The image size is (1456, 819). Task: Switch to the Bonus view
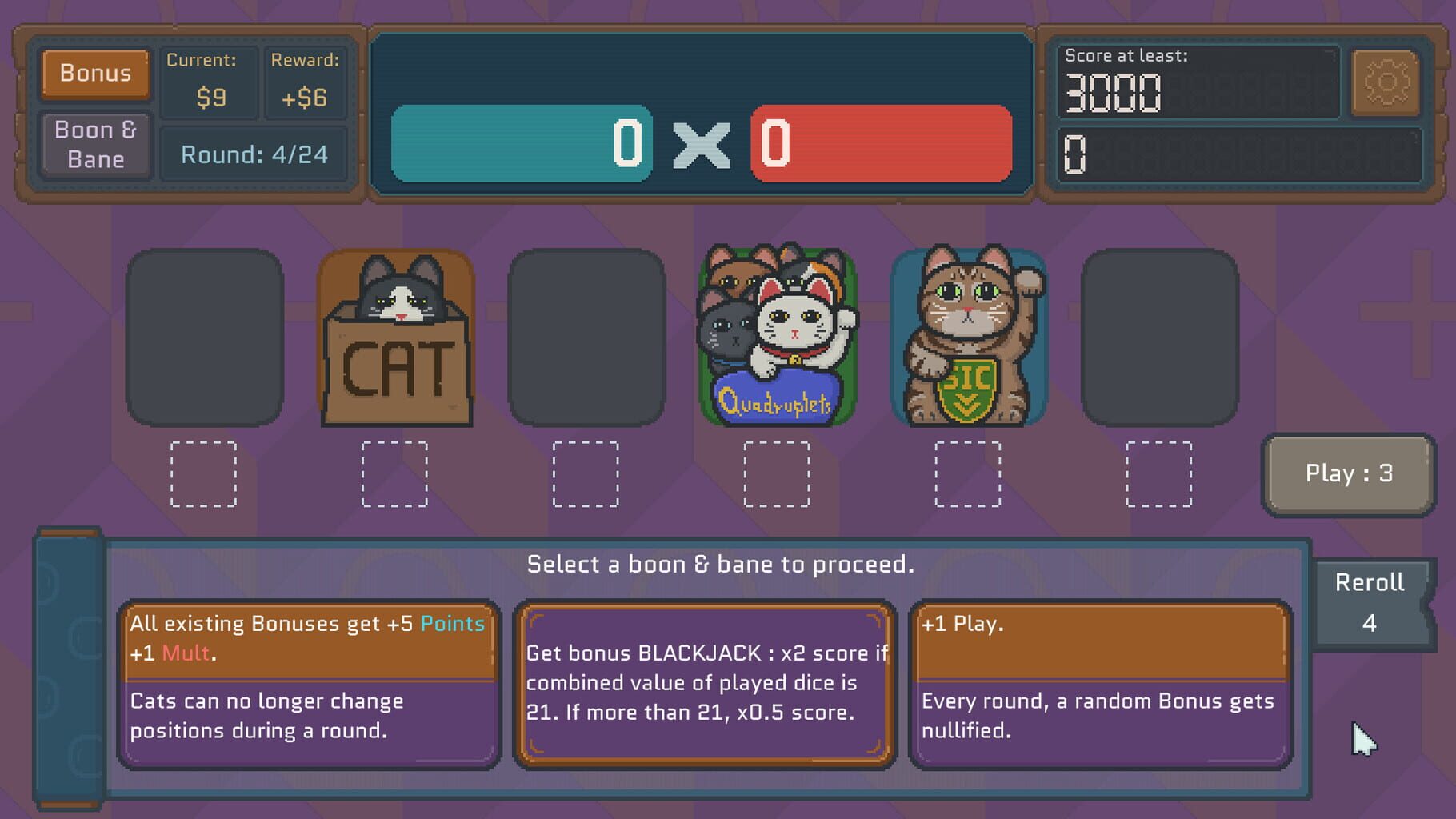[94, 74]
